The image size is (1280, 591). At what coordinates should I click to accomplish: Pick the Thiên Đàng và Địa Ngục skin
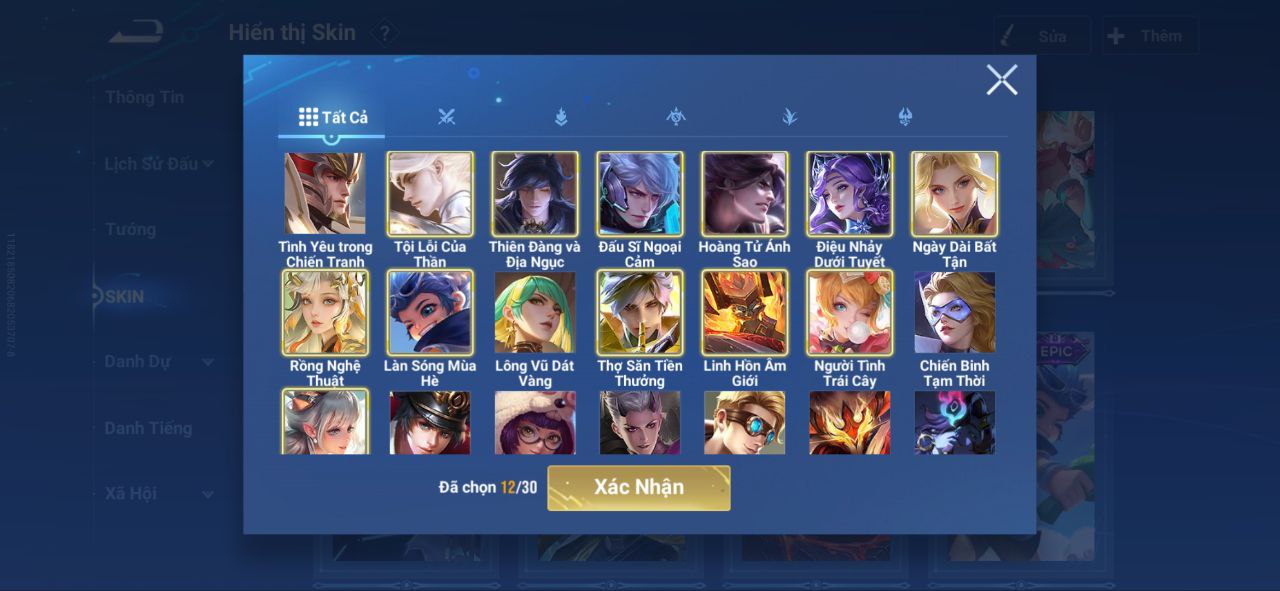click(x=535, y=194)
